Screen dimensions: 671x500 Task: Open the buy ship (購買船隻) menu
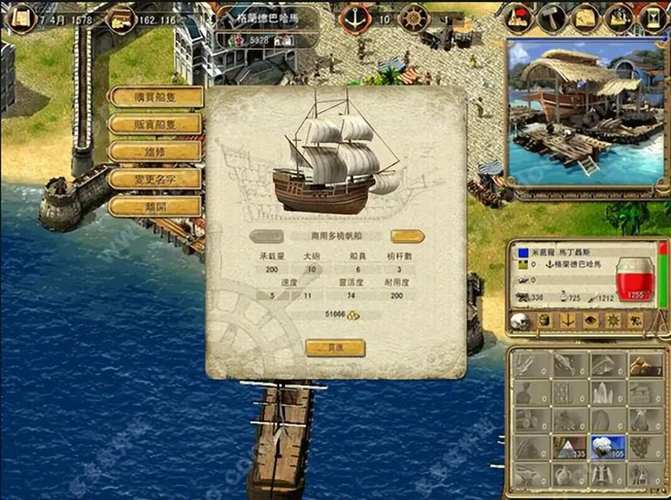tap(155, 97)
